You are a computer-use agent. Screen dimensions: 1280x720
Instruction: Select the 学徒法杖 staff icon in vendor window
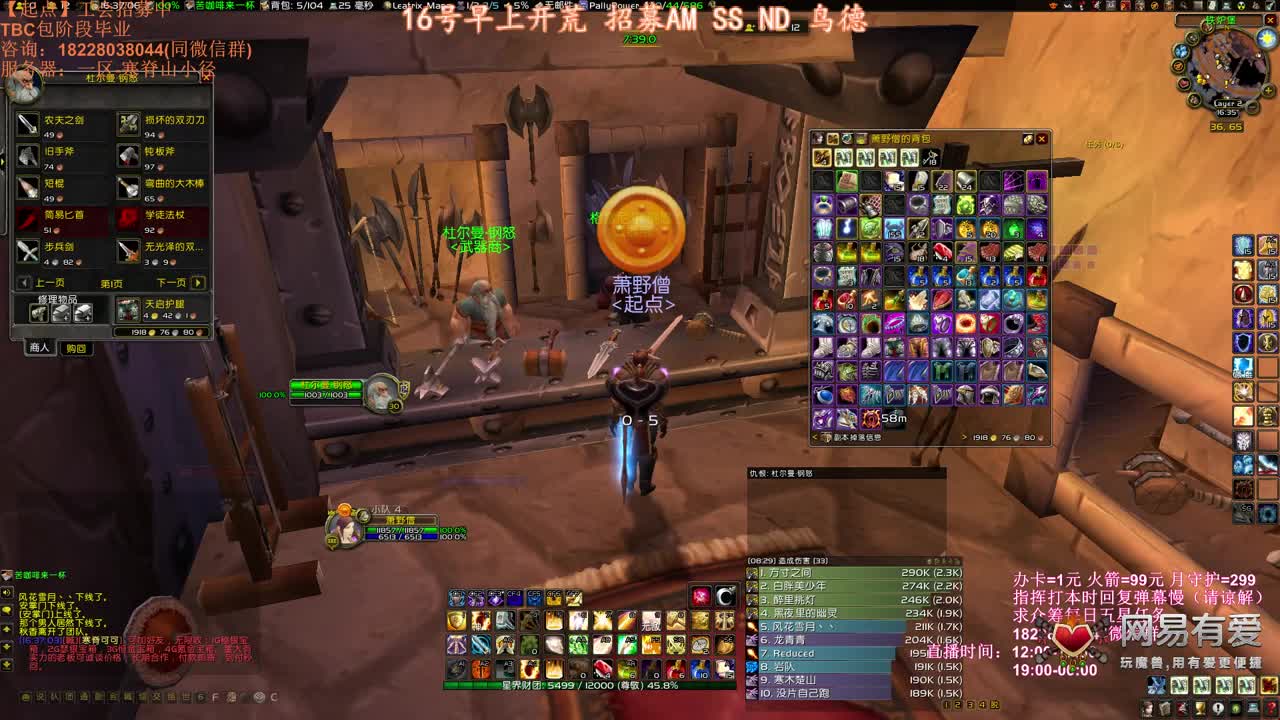[128, 220]
